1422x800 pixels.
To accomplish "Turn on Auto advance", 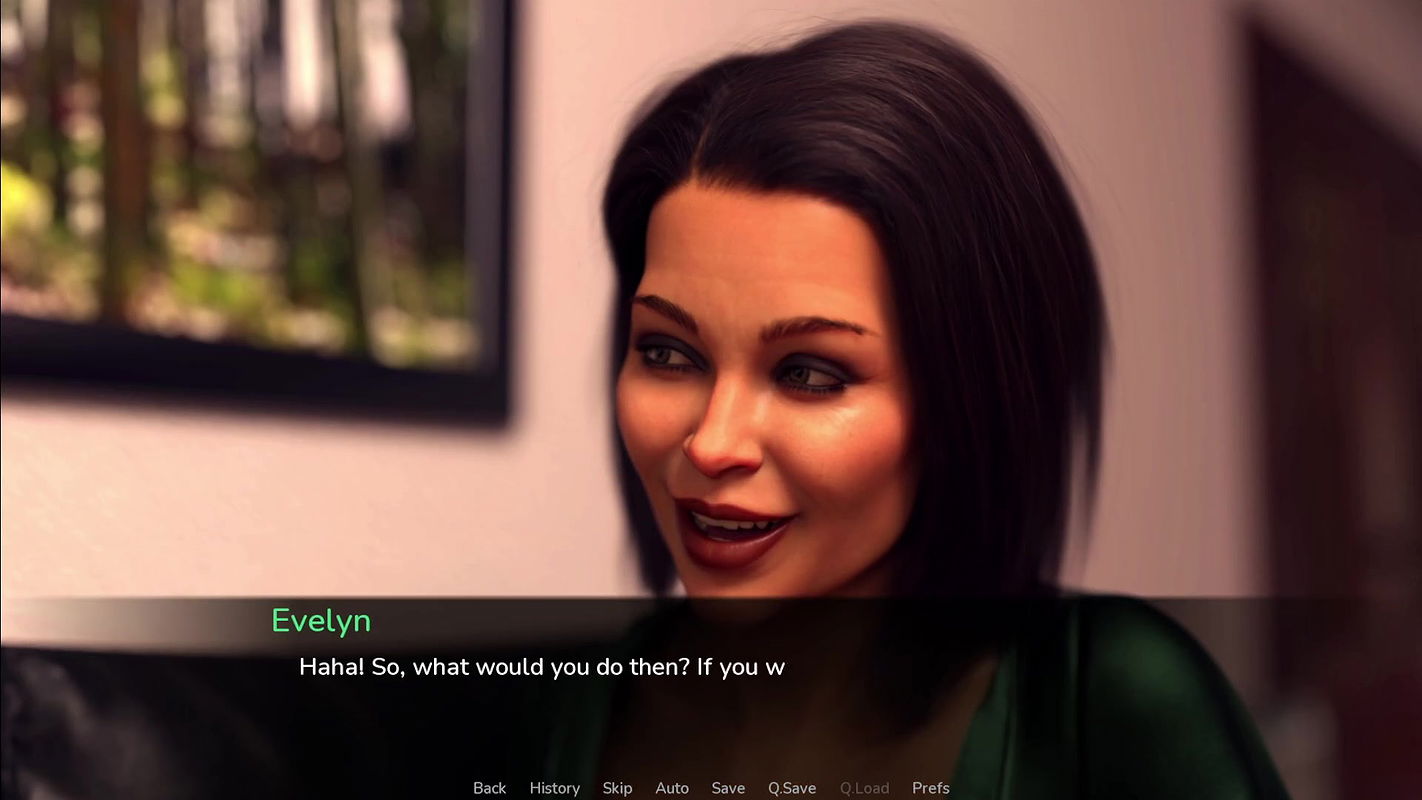I will [672, 788].
